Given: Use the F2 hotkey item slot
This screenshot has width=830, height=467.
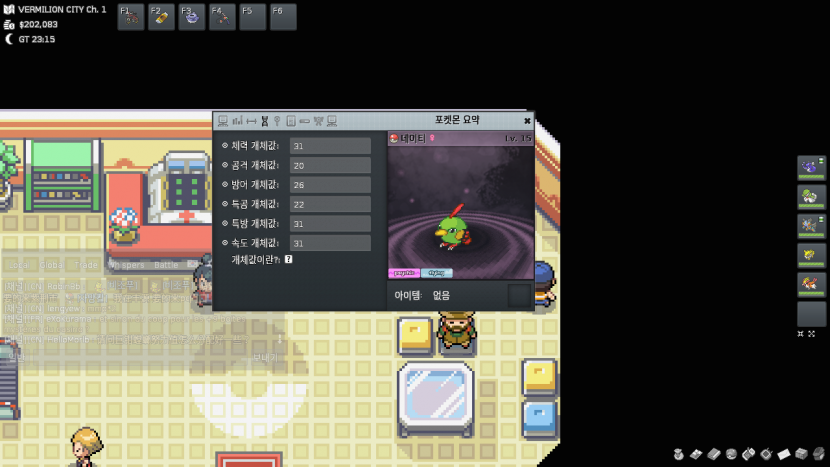Looking at the screenshot, I should coord(161,17).
